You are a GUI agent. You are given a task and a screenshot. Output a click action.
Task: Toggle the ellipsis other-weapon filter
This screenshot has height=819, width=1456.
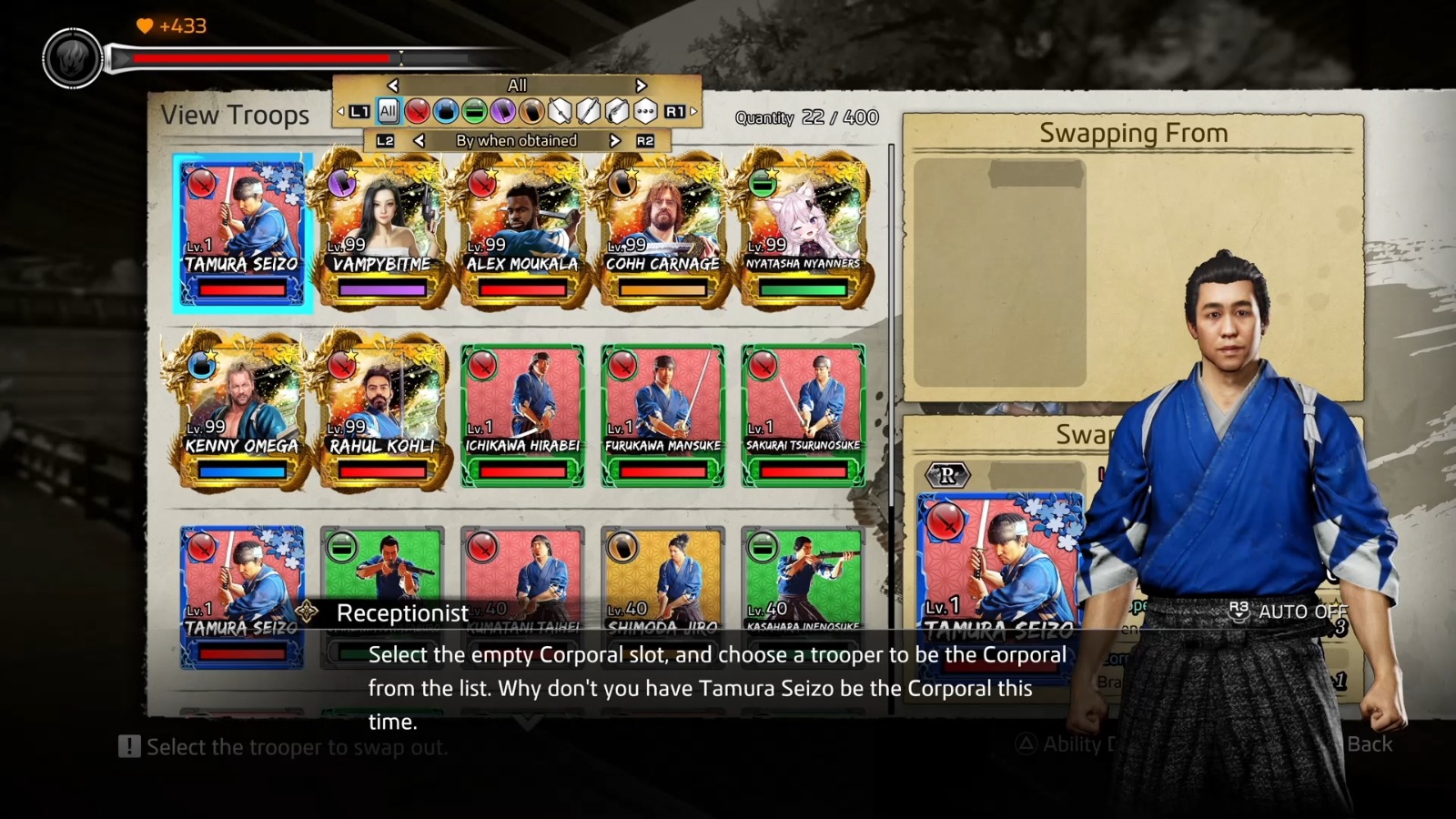point(645,112)
